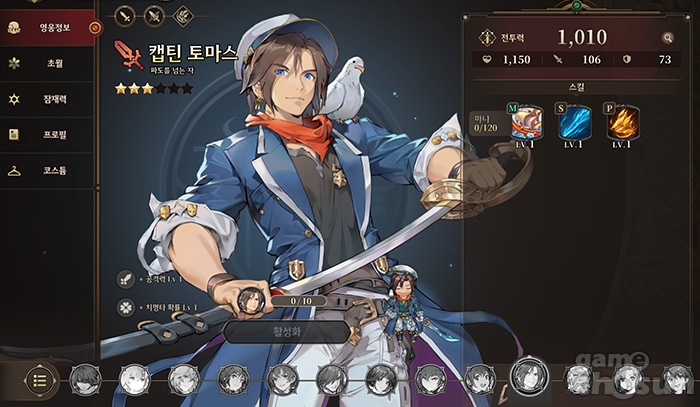The height and width of the screenshot is (407, 700).
Task: Inspect the P golden flame passive skill
Action: pyautogui.click(x=621, y=122)
